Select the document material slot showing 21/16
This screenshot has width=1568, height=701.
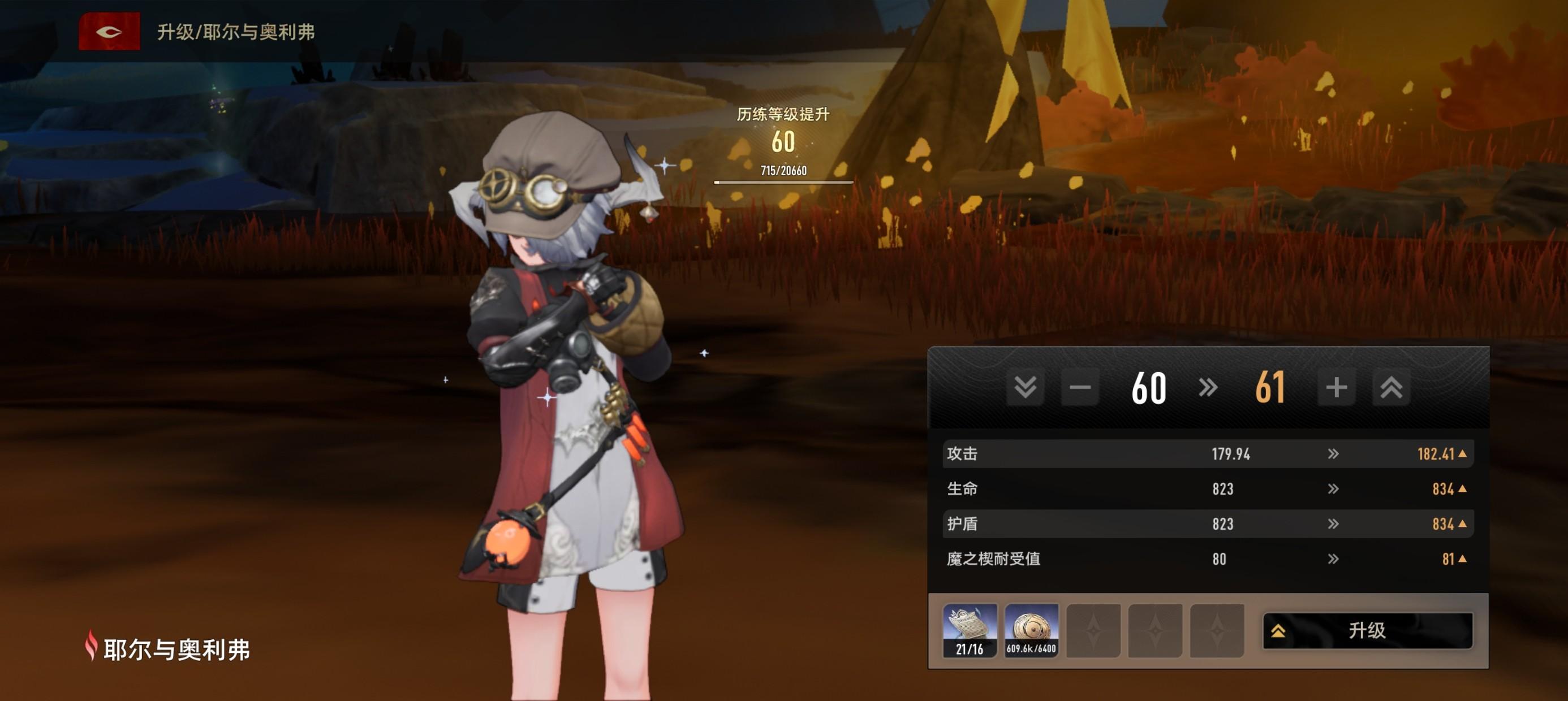[970, 630]
